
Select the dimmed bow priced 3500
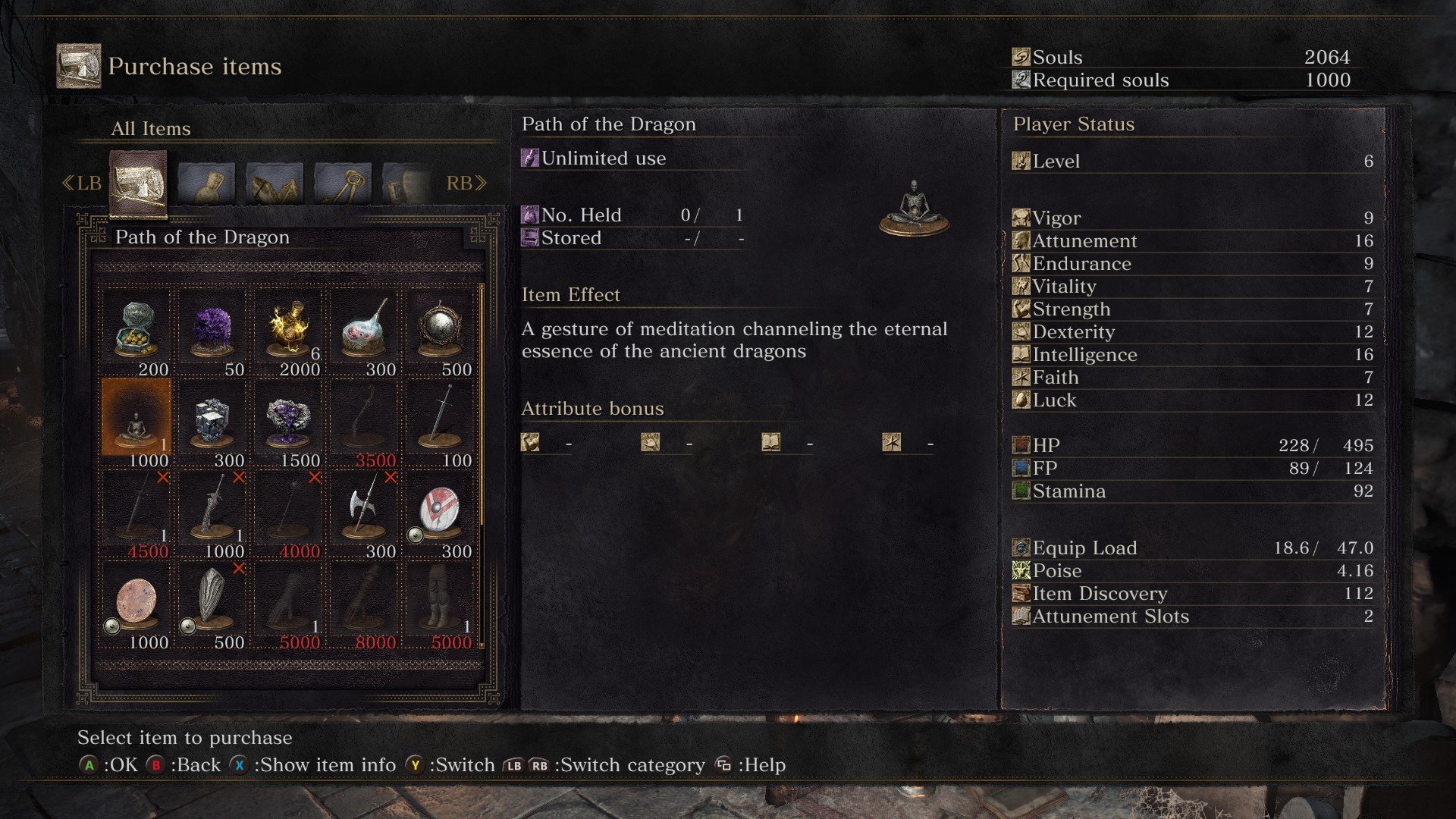click(364, 422)
